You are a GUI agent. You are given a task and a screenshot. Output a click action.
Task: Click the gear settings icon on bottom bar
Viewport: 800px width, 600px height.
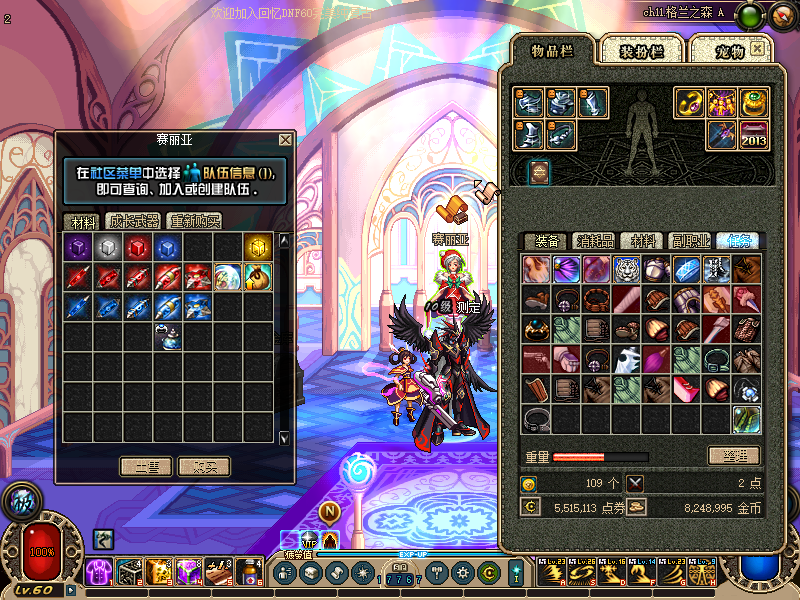tap(463, 573)
